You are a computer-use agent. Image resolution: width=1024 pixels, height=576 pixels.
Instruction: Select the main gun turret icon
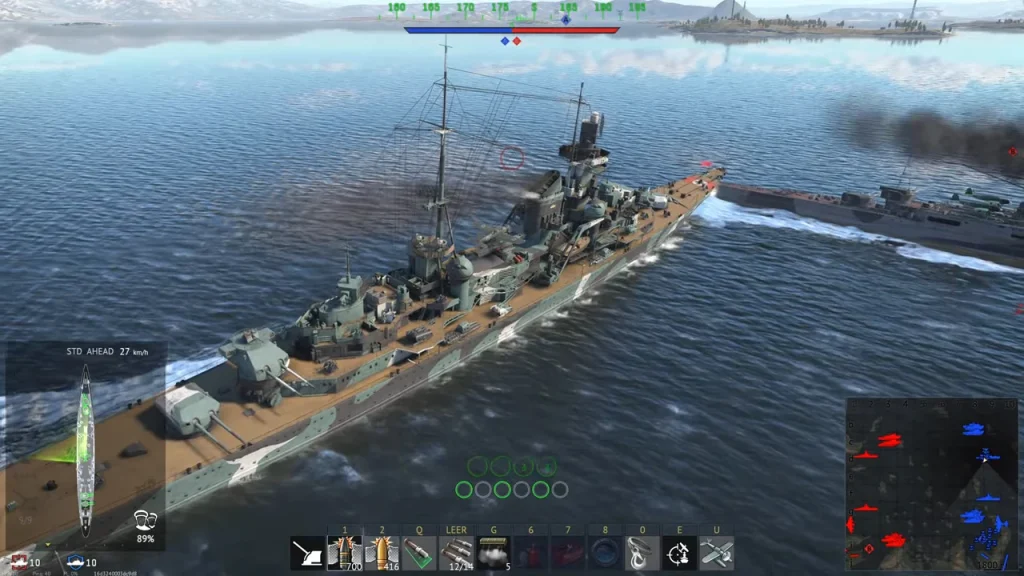pos(307,553)
